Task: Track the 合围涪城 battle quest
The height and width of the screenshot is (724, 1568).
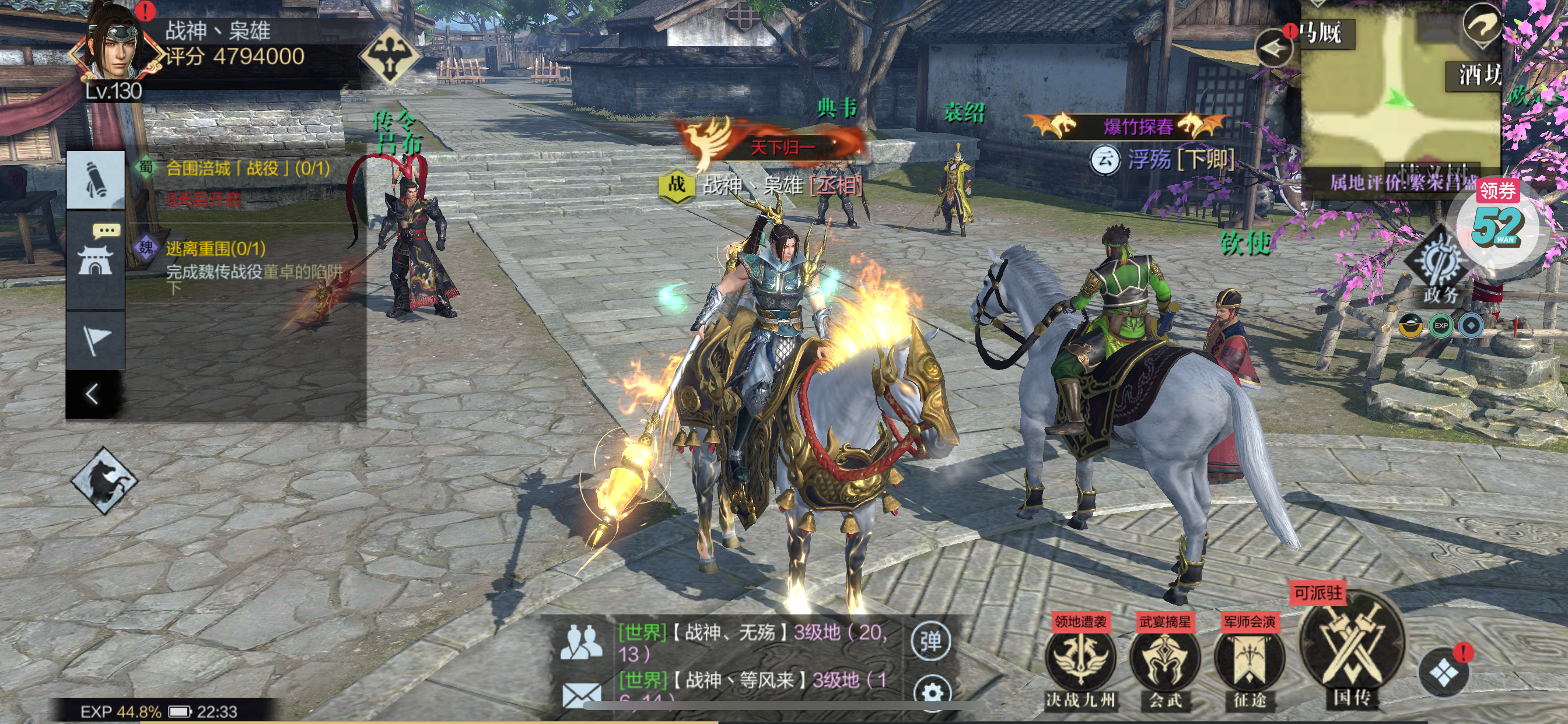Action: 247,168
